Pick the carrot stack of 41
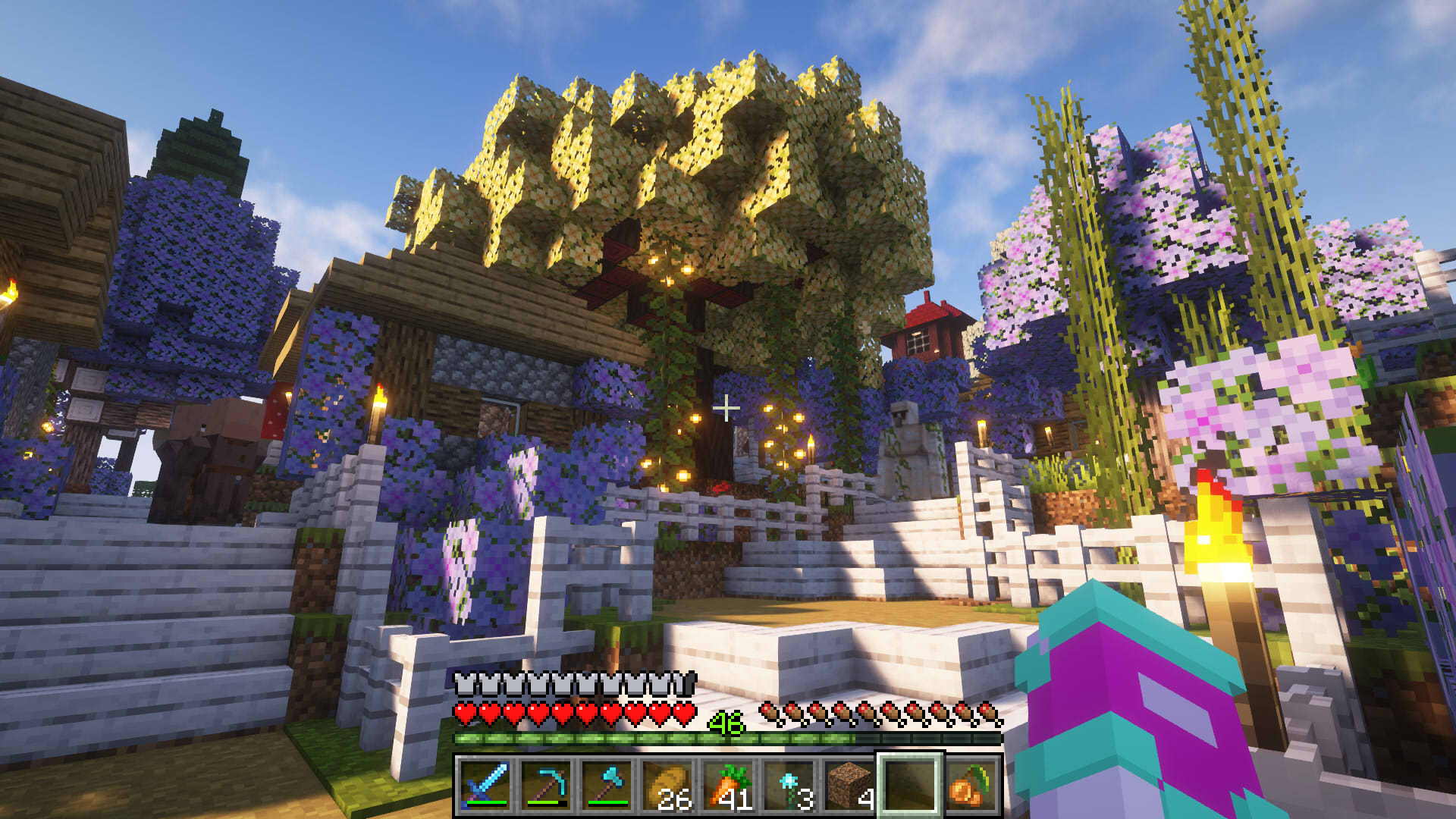Viewport: 1456px width, 819px height. pyautogui.click(x=728, y=785)
